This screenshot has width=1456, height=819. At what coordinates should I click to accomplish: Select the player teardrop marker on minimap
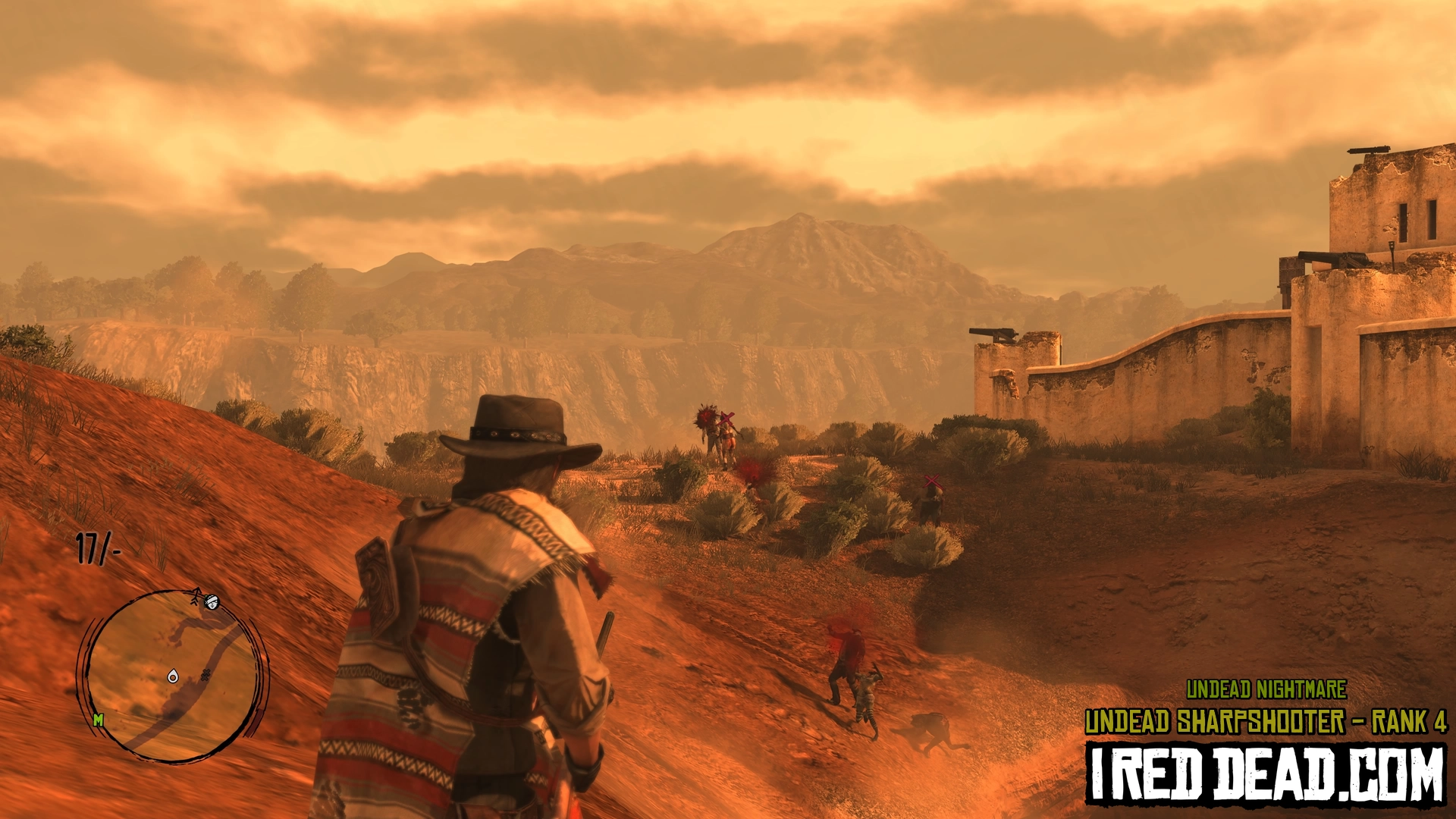click(x=173, y=676)
